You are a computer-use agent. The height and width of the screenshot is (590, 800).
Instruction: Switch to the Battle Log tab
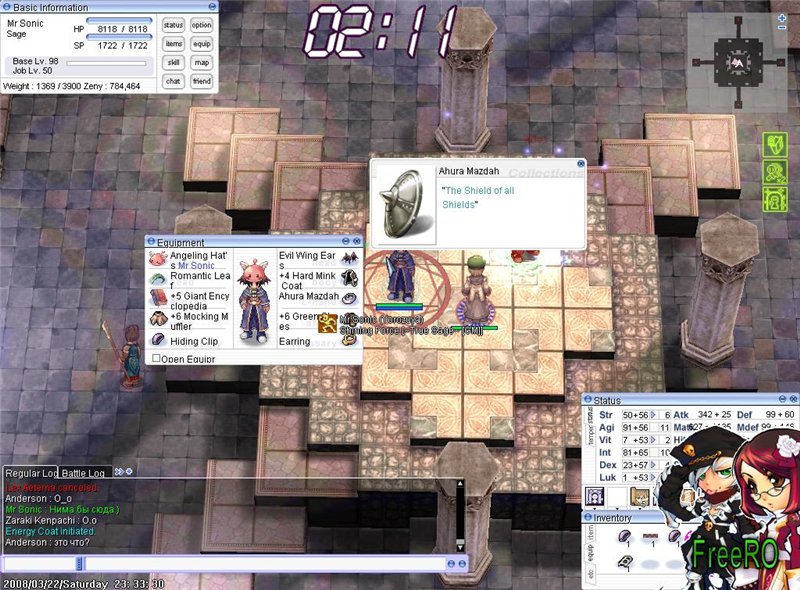click(x=84, y=472)
